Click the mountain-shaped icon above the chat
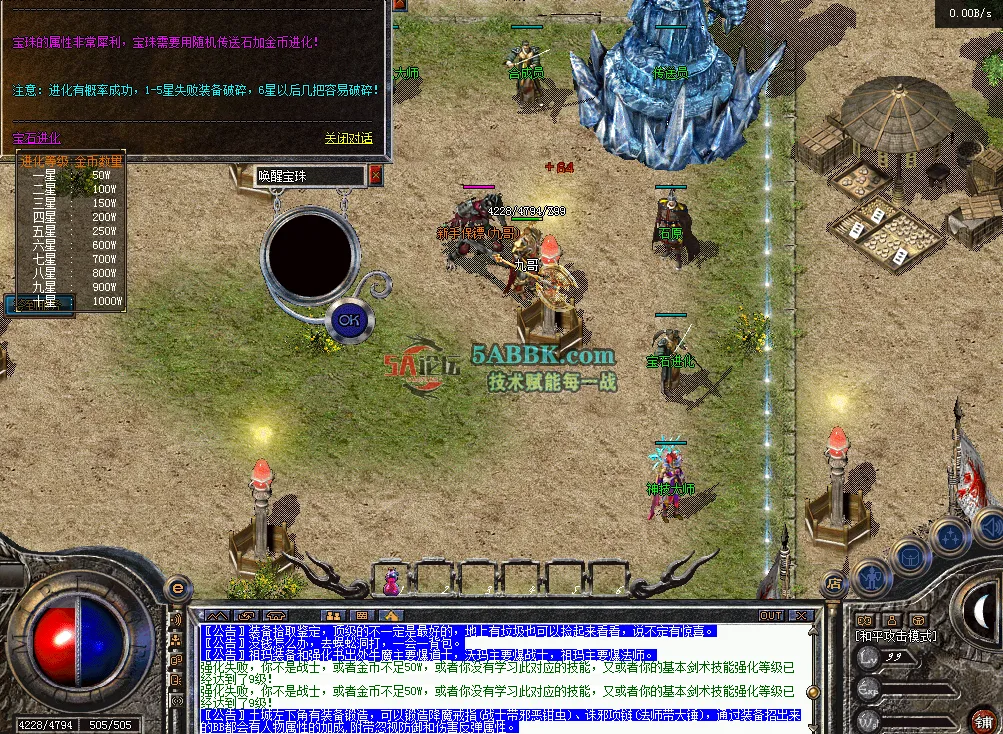The image size is (1003, 734). [x=217, y=616]
